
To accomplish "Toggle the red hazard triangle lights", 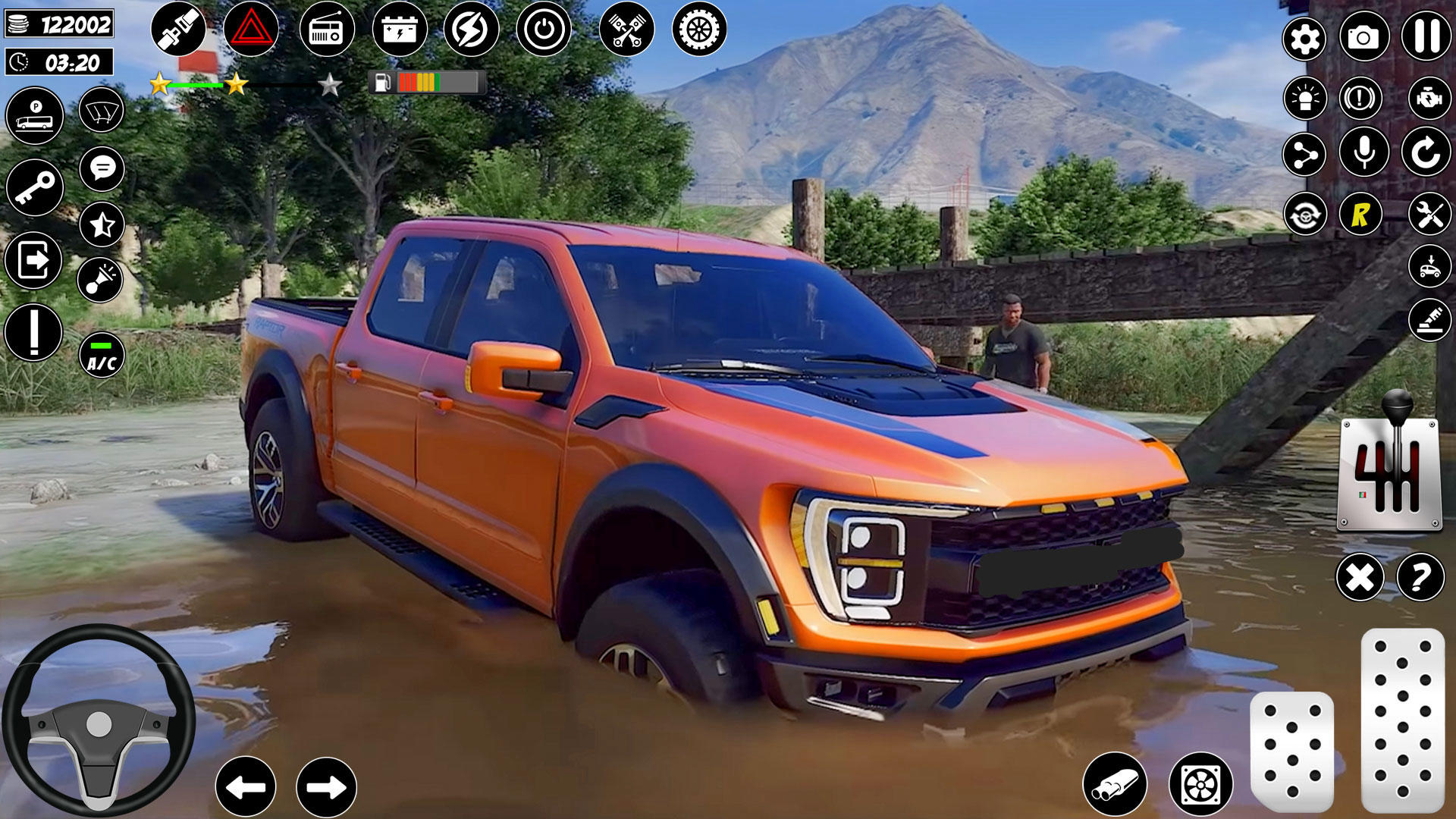I will tap(251, 30).
